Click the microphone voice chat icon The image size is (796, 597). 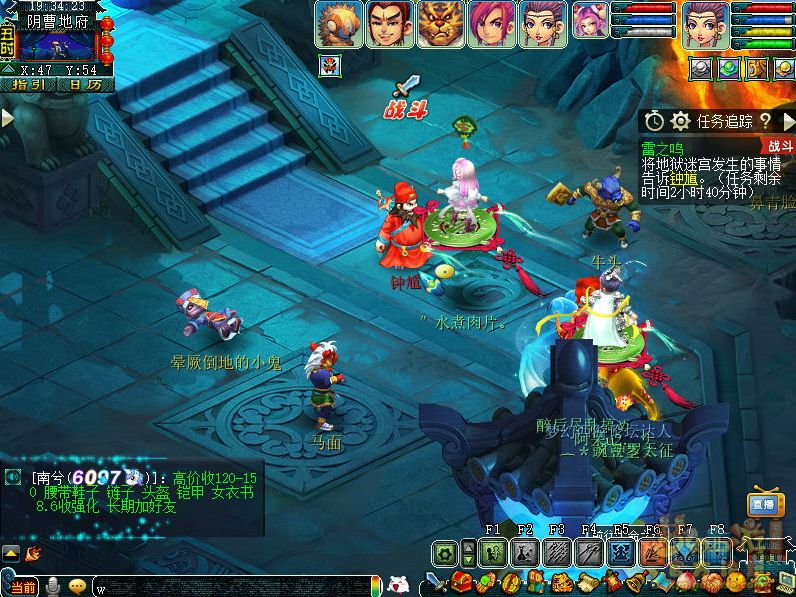point(52,586)
